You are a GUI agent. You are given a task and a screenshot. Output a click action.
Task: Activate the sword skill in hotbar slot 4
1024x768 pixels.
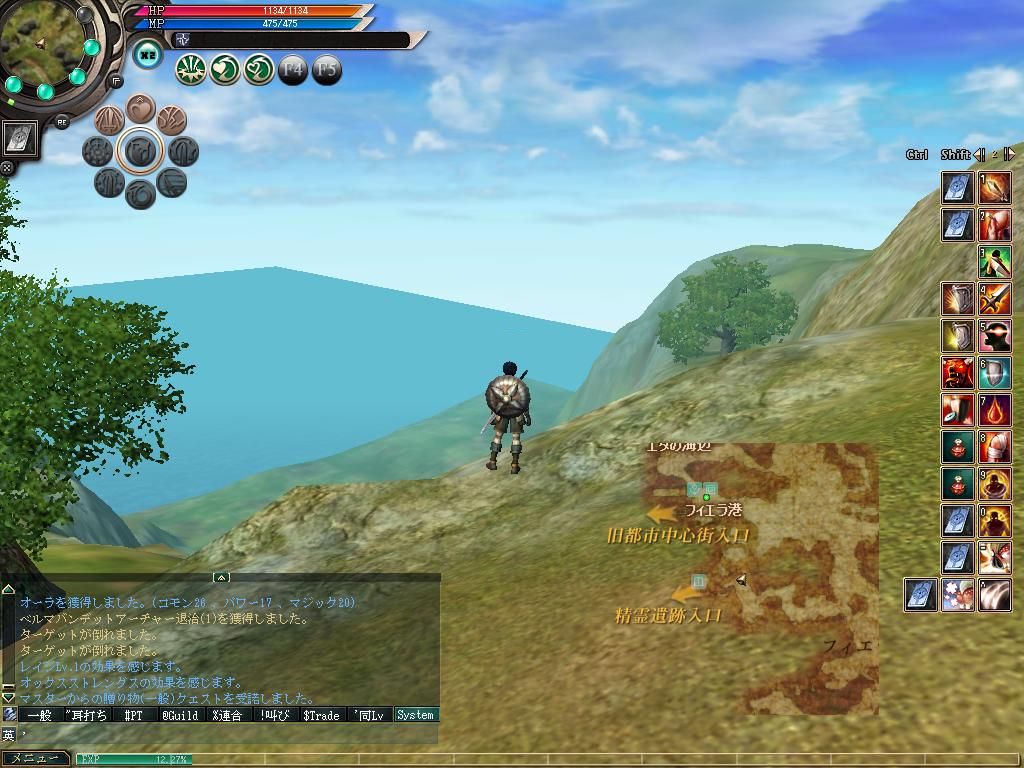(995, 299)
